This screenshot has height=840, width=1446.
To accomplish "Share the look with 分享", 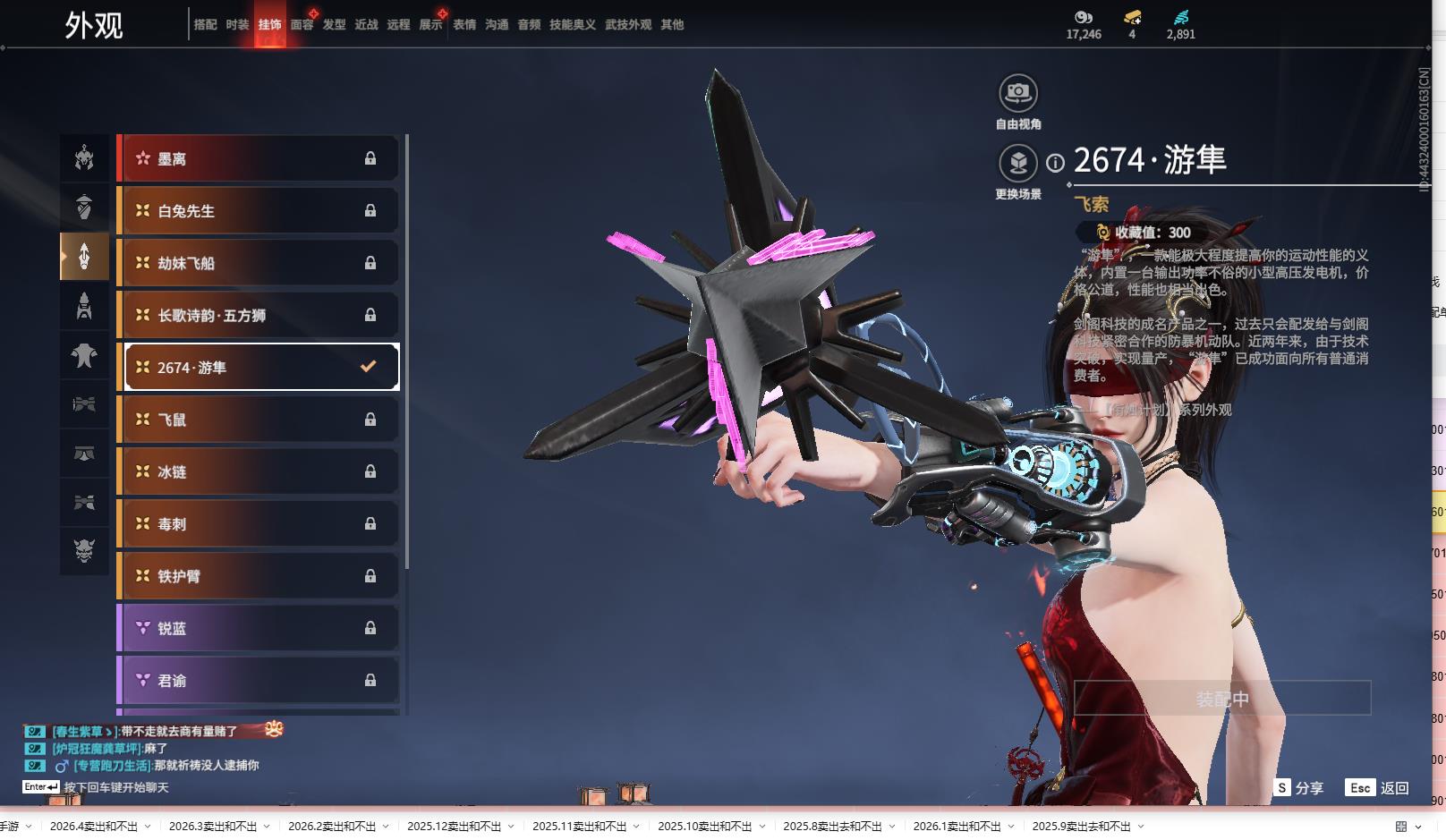I will pos(1299,788).
